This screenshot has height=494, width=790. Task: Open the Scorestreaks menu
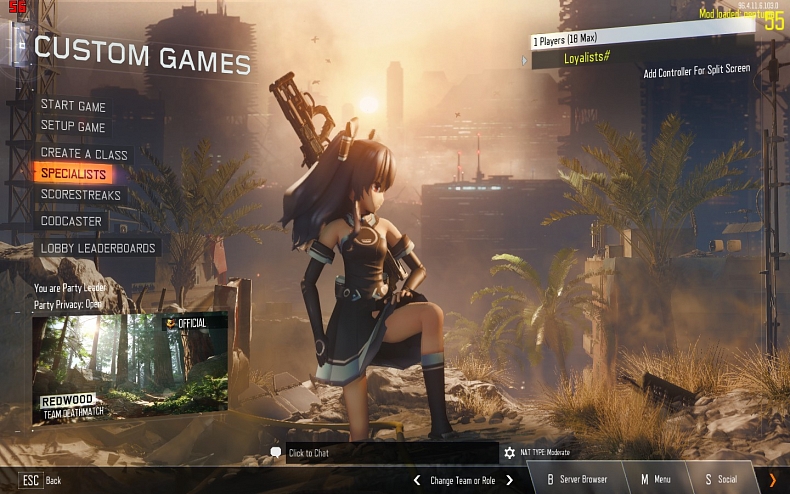pos(81,195)
